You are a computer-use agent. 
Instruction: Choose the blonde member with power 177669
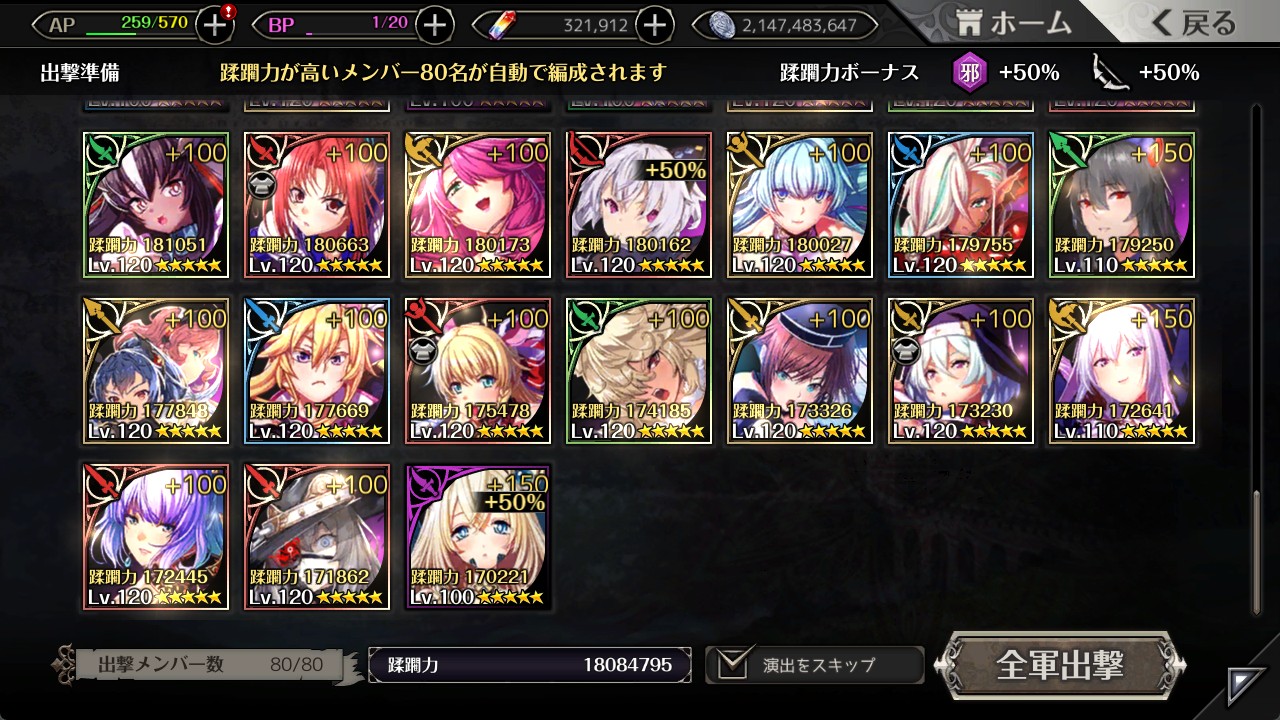(x=317, y=371)
